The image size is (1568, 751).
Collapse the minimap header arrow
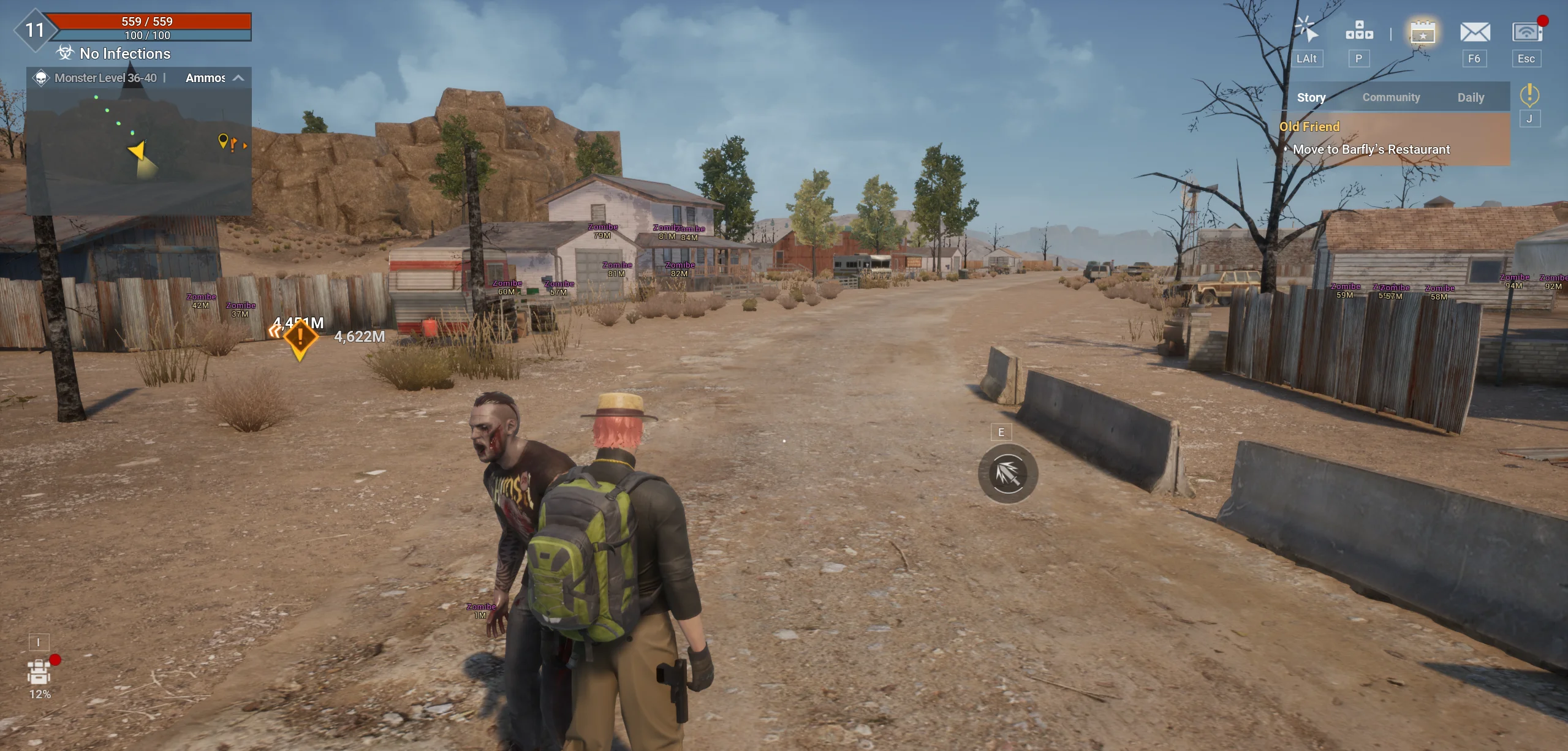[x=238, y=78]
